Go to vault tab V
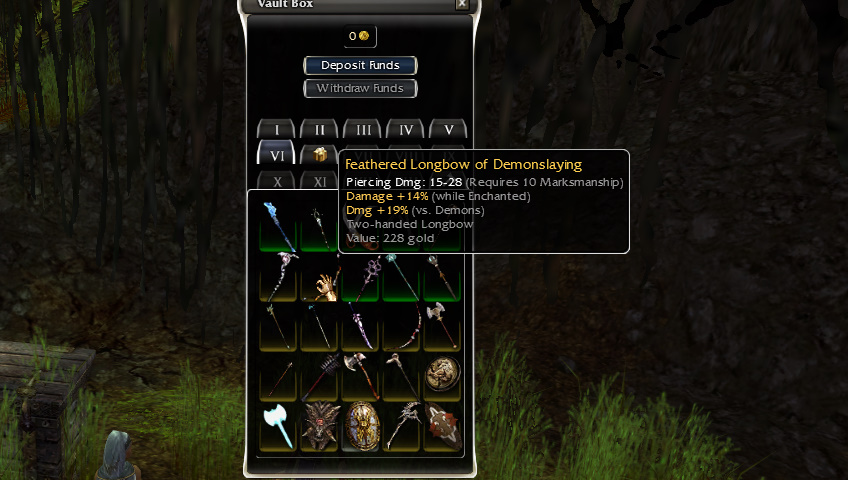The width and height of the screenshot is (848, 480). click(x=449, y=130)
